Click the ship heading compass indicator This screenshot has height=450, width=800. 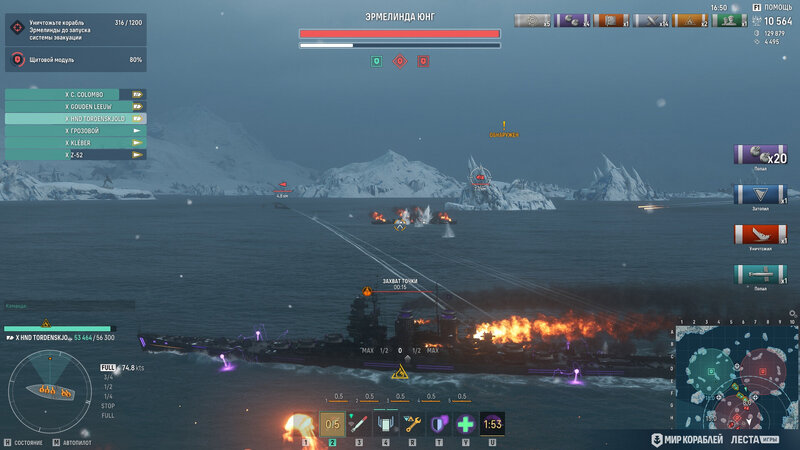[49, 389]
